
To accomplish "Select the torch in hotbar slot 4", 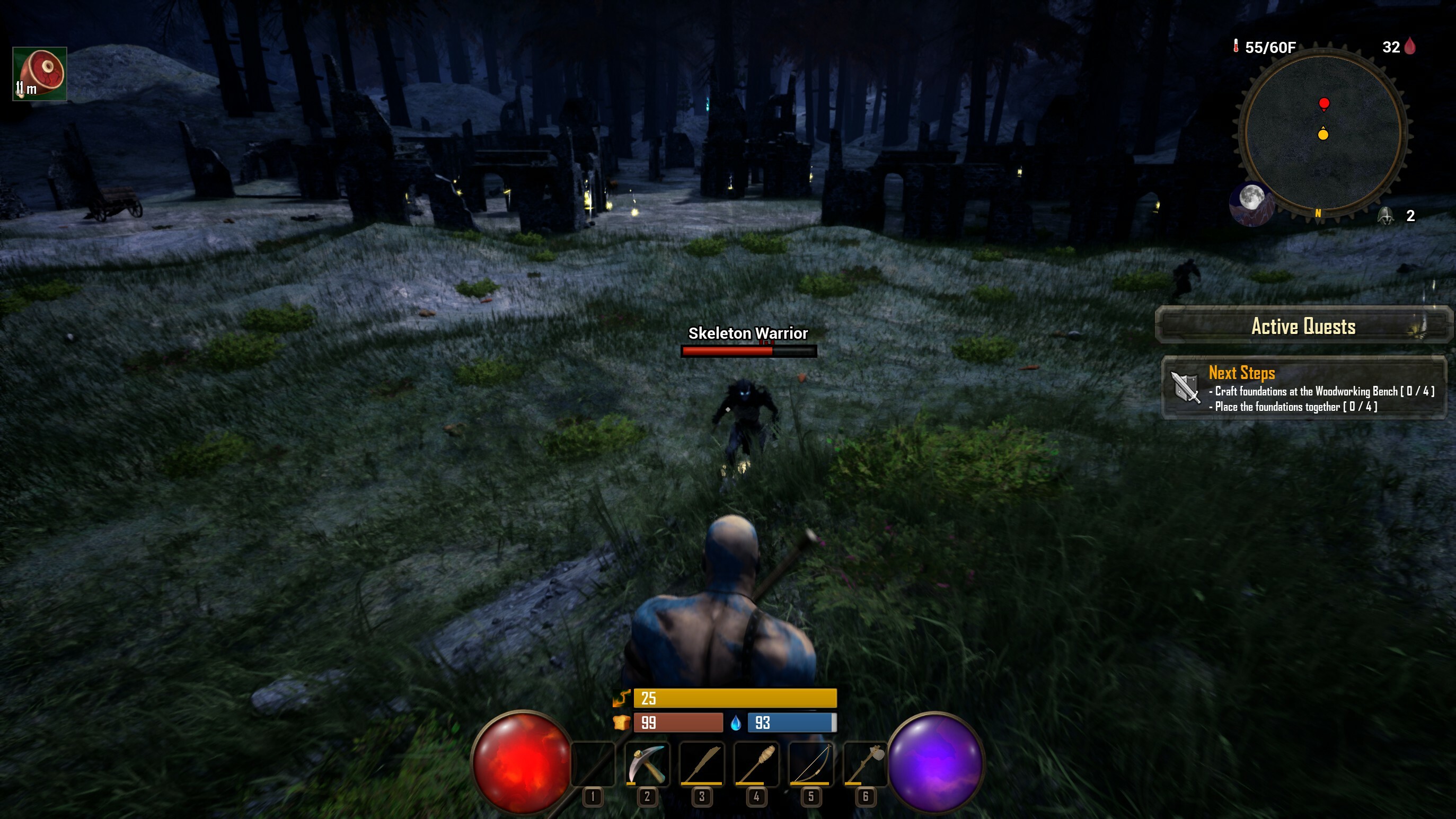I will coord(756,765).
